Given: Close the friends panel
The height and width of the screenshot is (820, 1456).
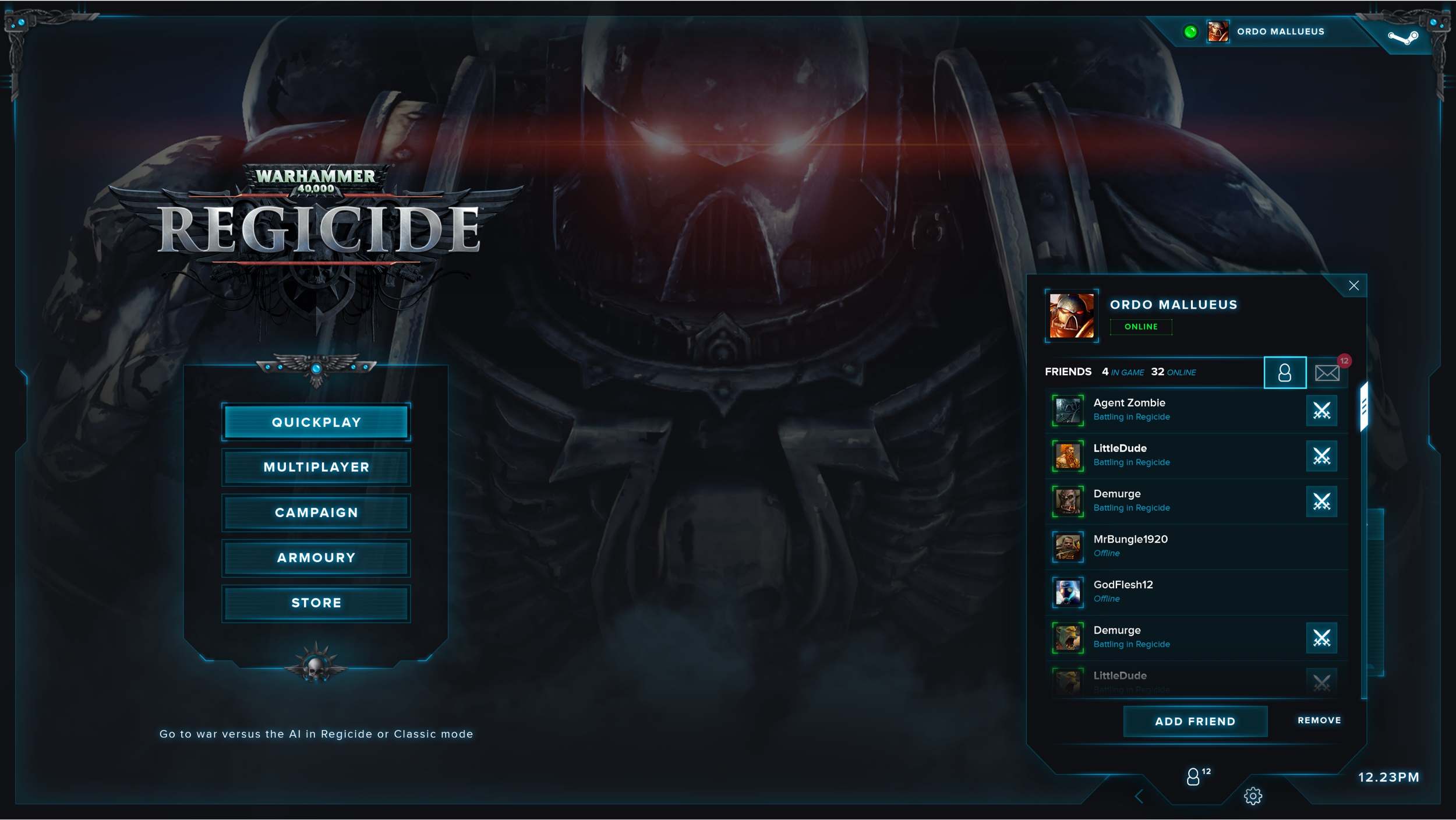Looking at the screenshot, I should tap(1354, 285).
